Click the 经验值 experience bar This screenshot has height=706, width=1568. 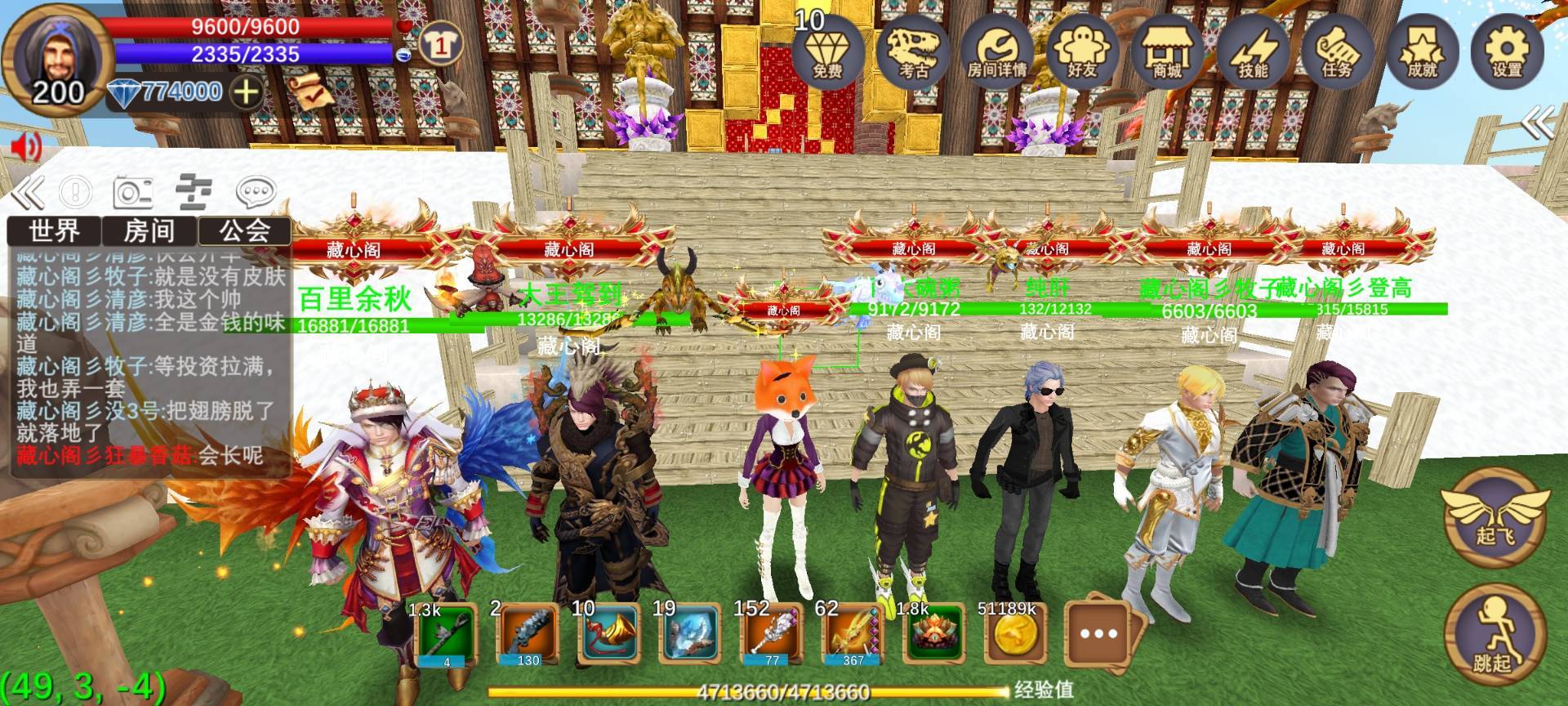pyautogui.click(x=776, y=690)
